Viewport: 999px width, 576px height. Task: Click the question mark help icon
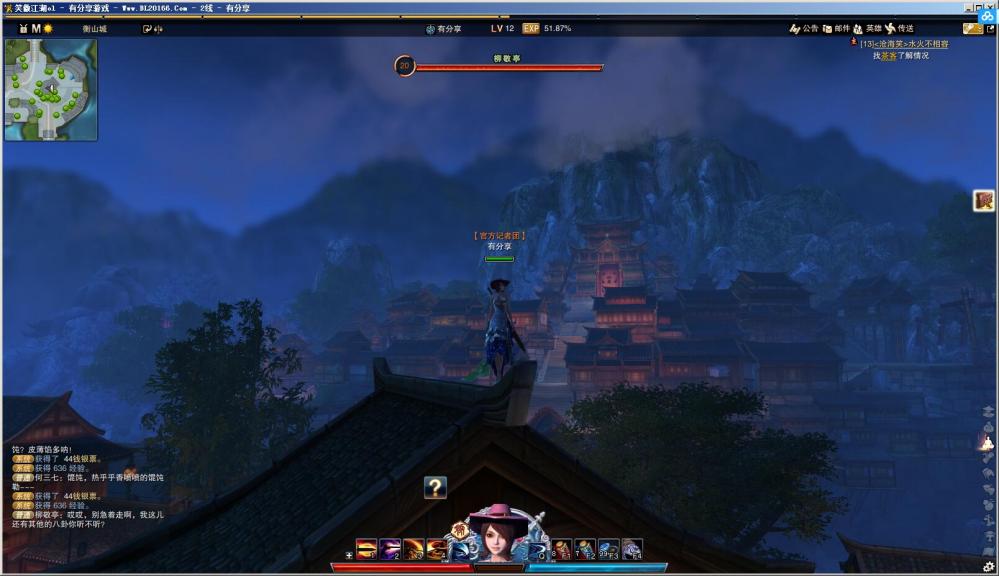[x=435, y=487]
